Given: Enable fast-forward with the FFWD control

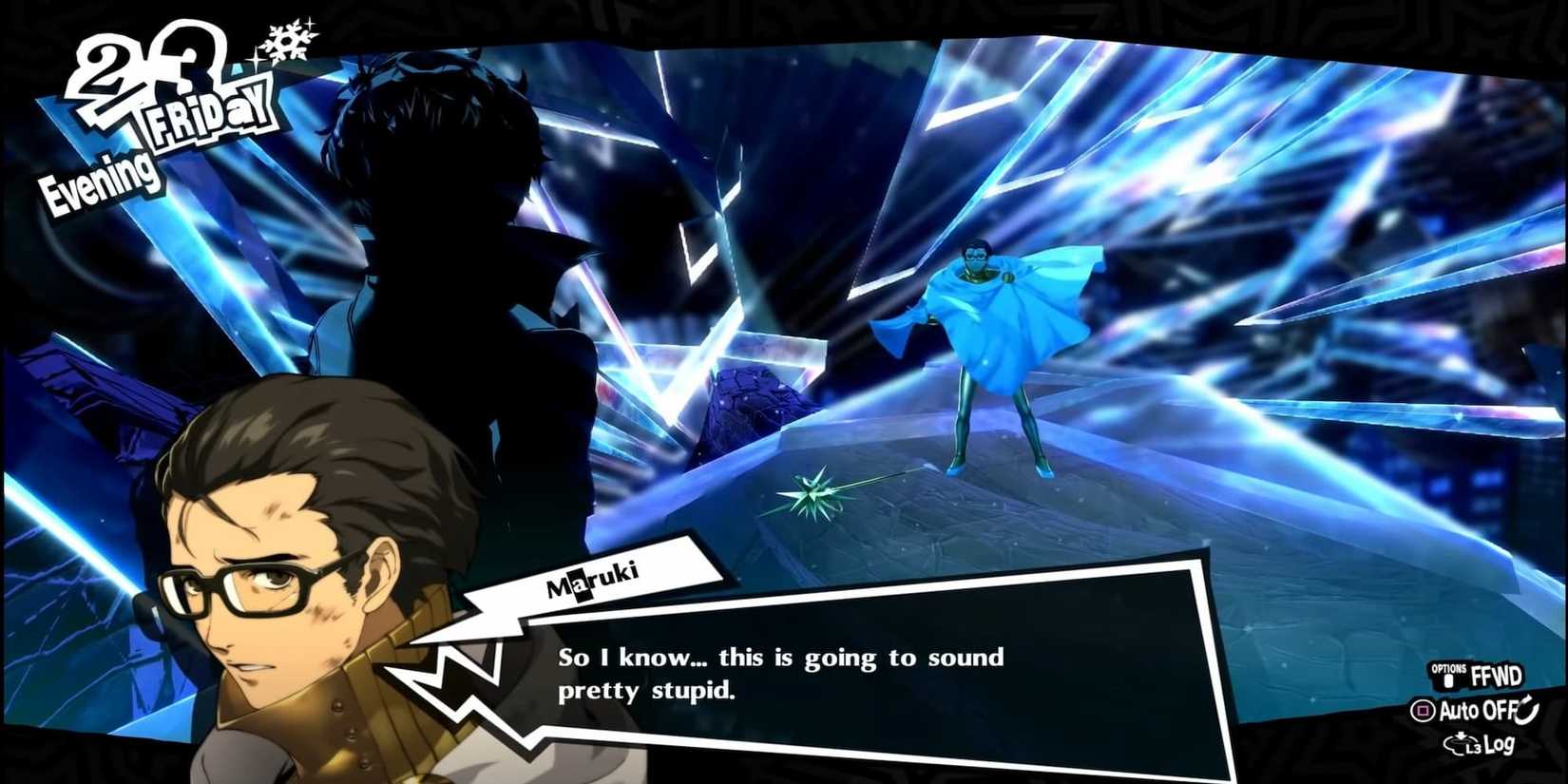Looking at the screenshot, I should coord(1499,676).
